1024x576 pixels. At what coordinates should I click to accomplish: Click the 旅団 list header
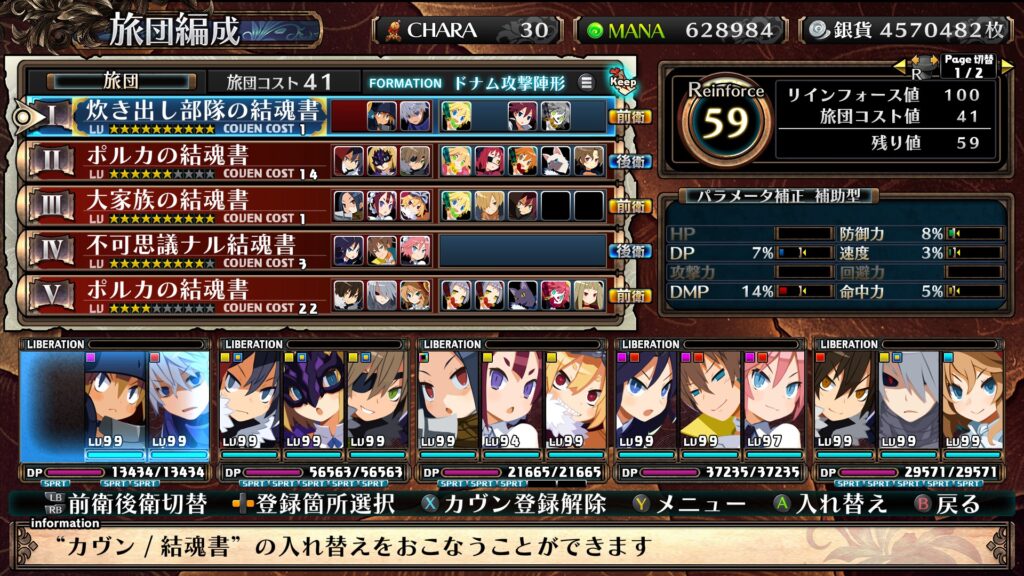(120, 82)
